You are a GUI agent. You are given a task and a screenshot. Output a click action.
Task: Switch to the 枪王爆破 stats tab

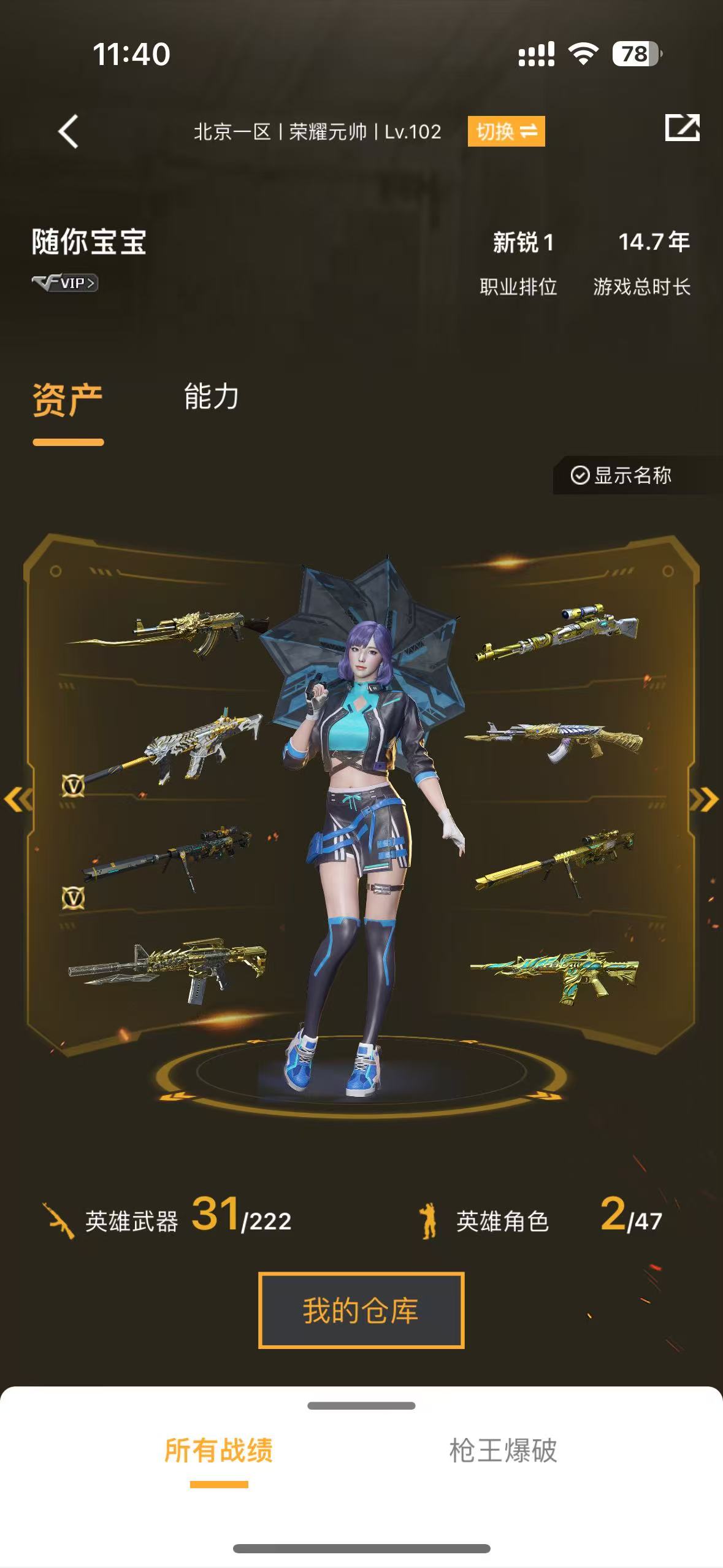click(x=503, y=1451)
